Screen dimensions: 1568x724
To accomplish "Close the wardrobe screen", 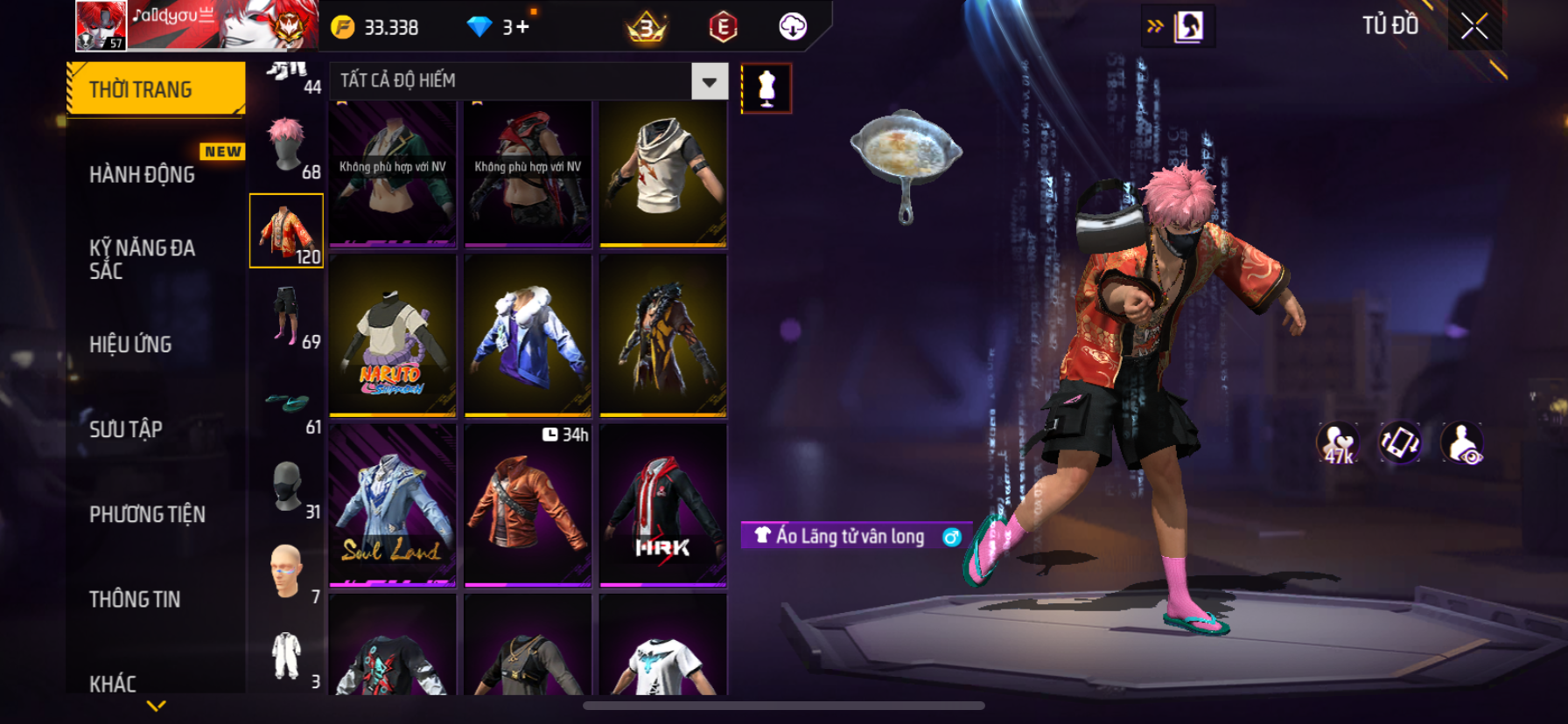I will (x=1474, y=27).
